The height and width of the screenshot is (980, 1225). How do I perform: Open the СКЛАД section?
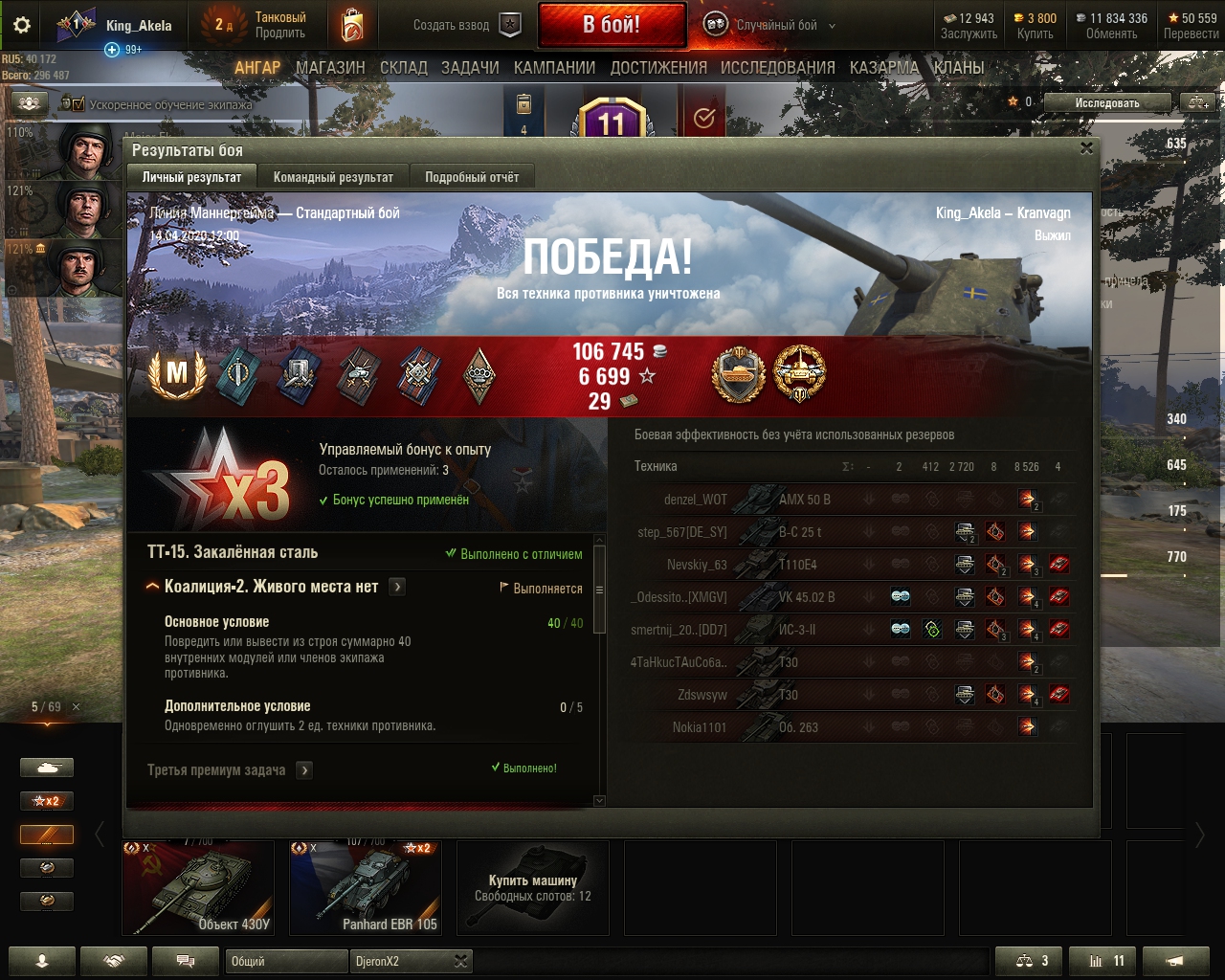click(403, 68)
